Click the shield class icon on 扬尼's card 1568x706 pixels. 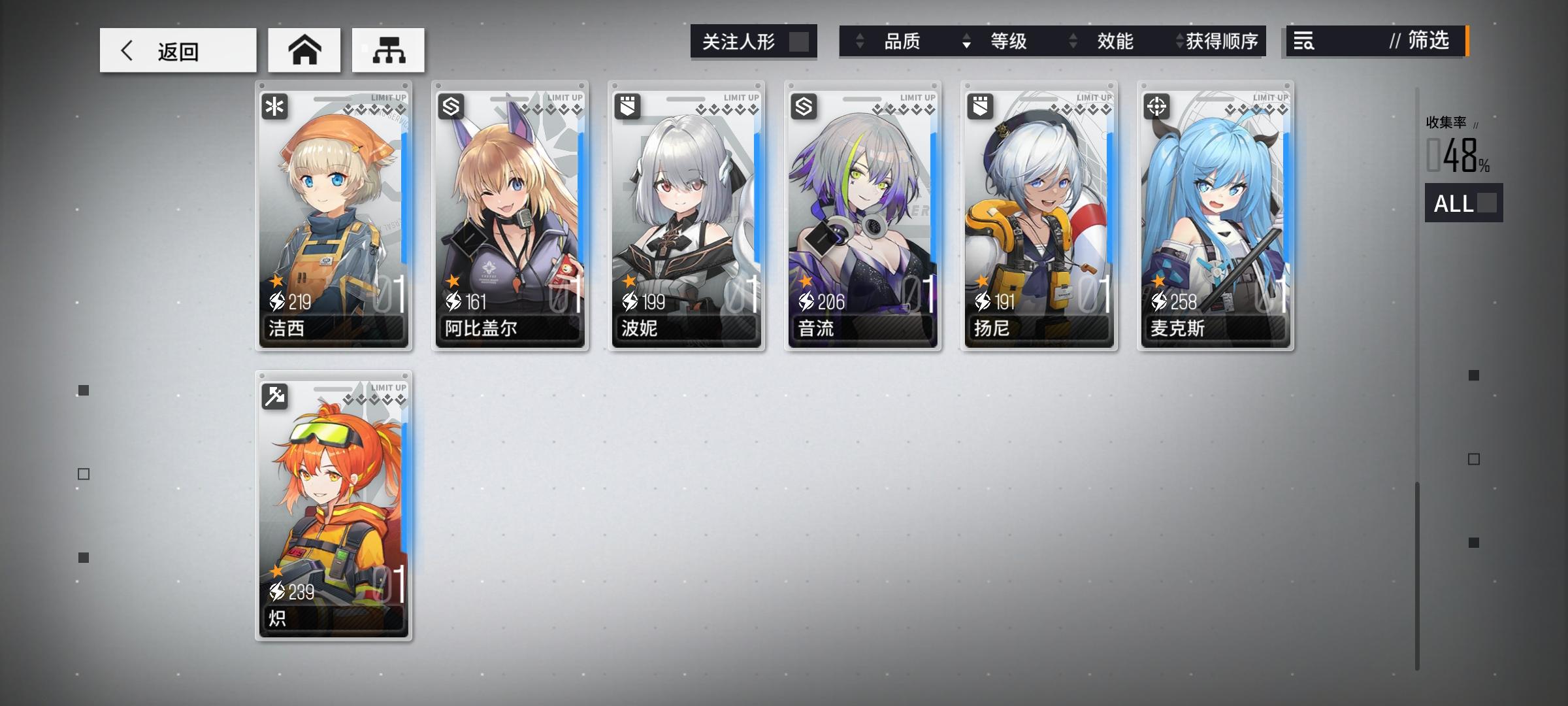(979, 107)
